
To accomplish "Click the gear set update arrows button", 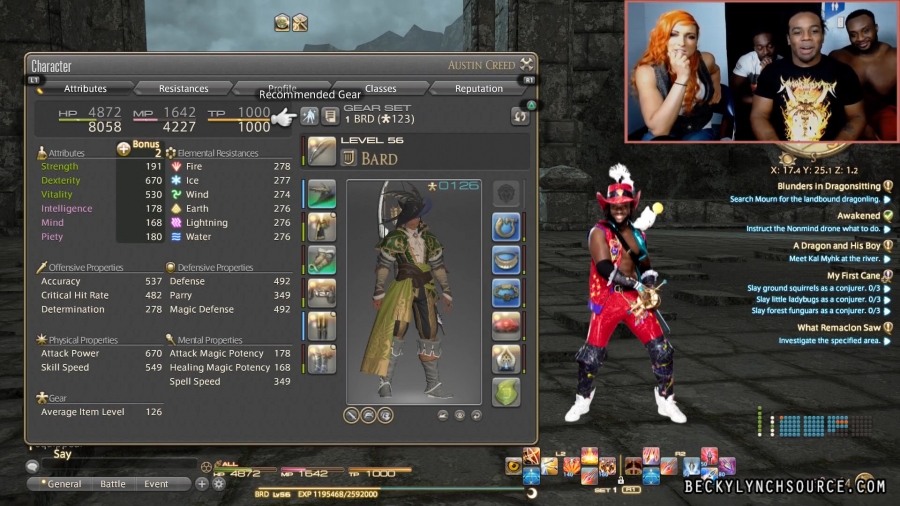I will (519, 116).
